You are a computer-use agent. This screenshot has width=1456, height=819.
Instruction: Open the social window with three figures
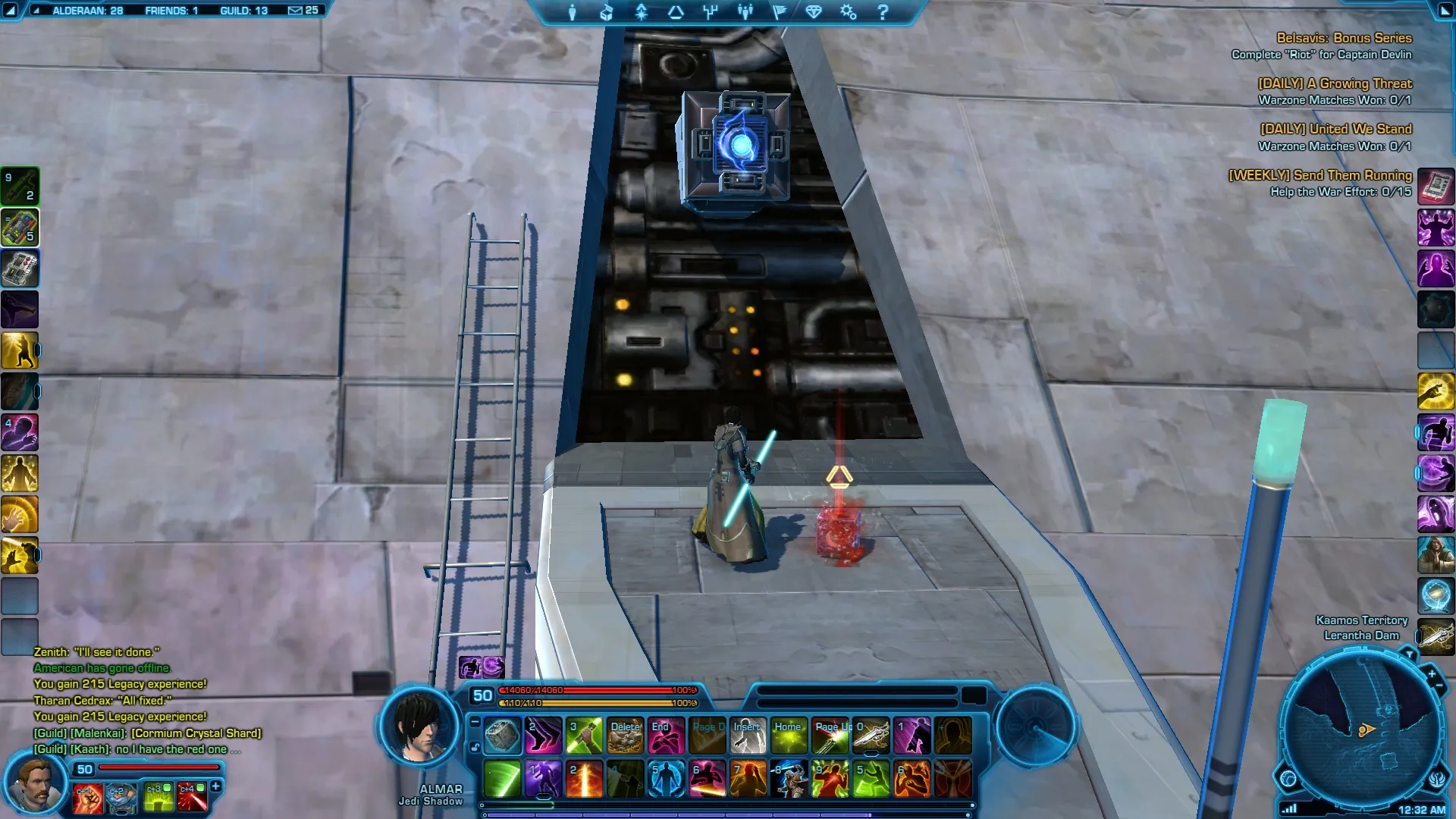(x=745, y=12)
